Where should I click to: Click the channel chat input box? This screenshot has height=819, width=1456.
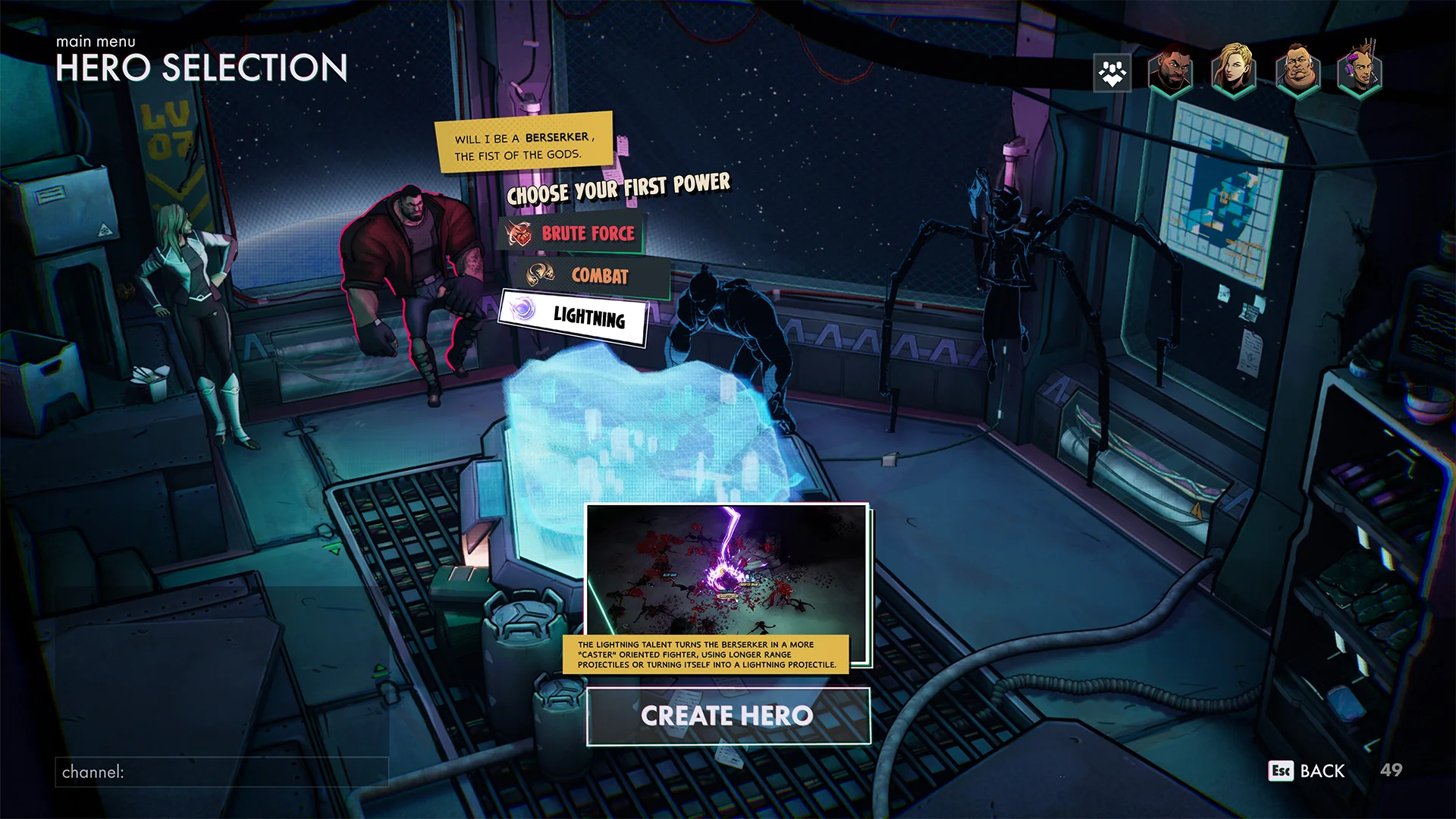click(221, 772)
